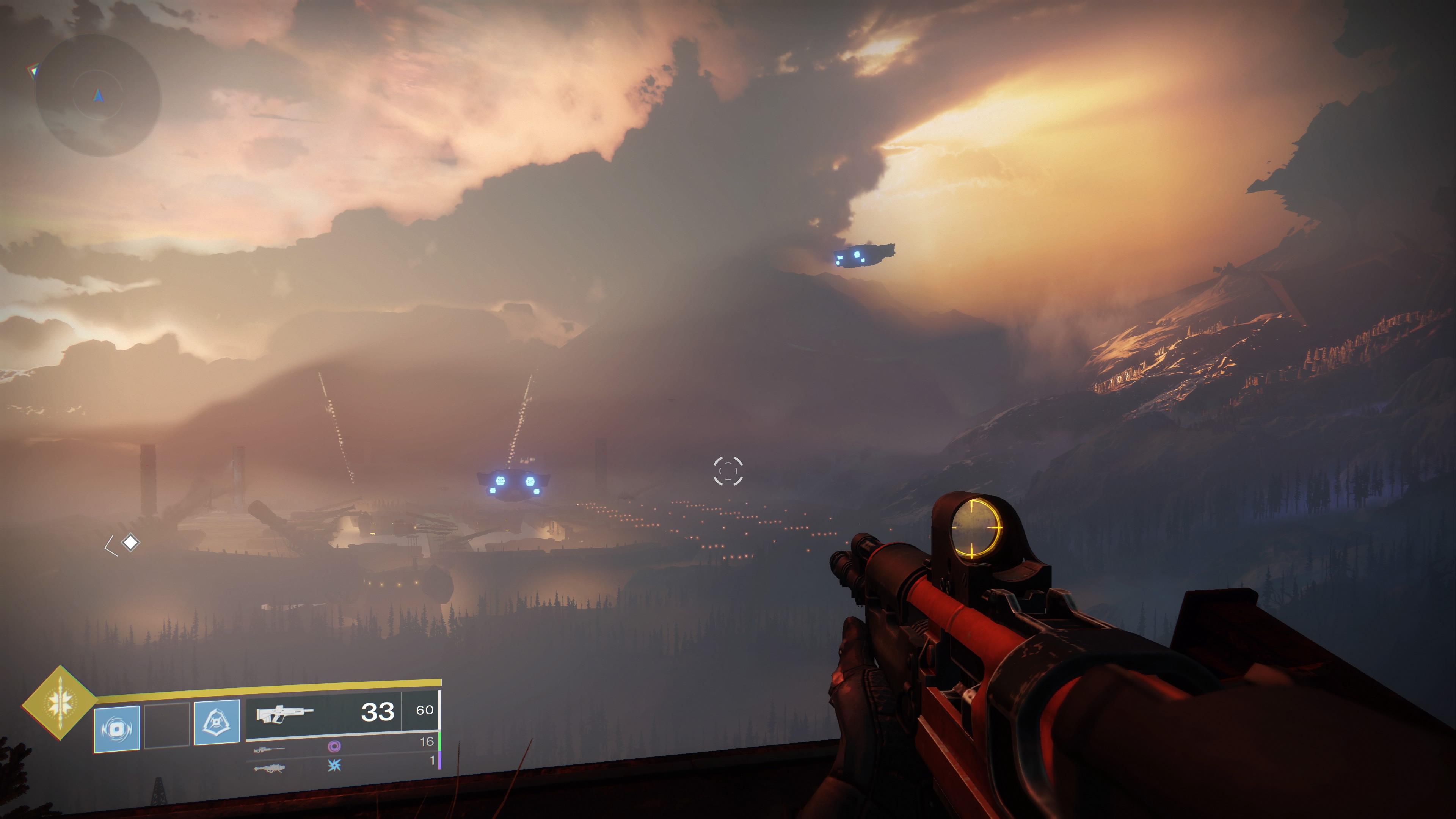Switch to the rocket launcher heavy weapon
This screenshot has height=819, width=1456.
click(x=269, y=767)
